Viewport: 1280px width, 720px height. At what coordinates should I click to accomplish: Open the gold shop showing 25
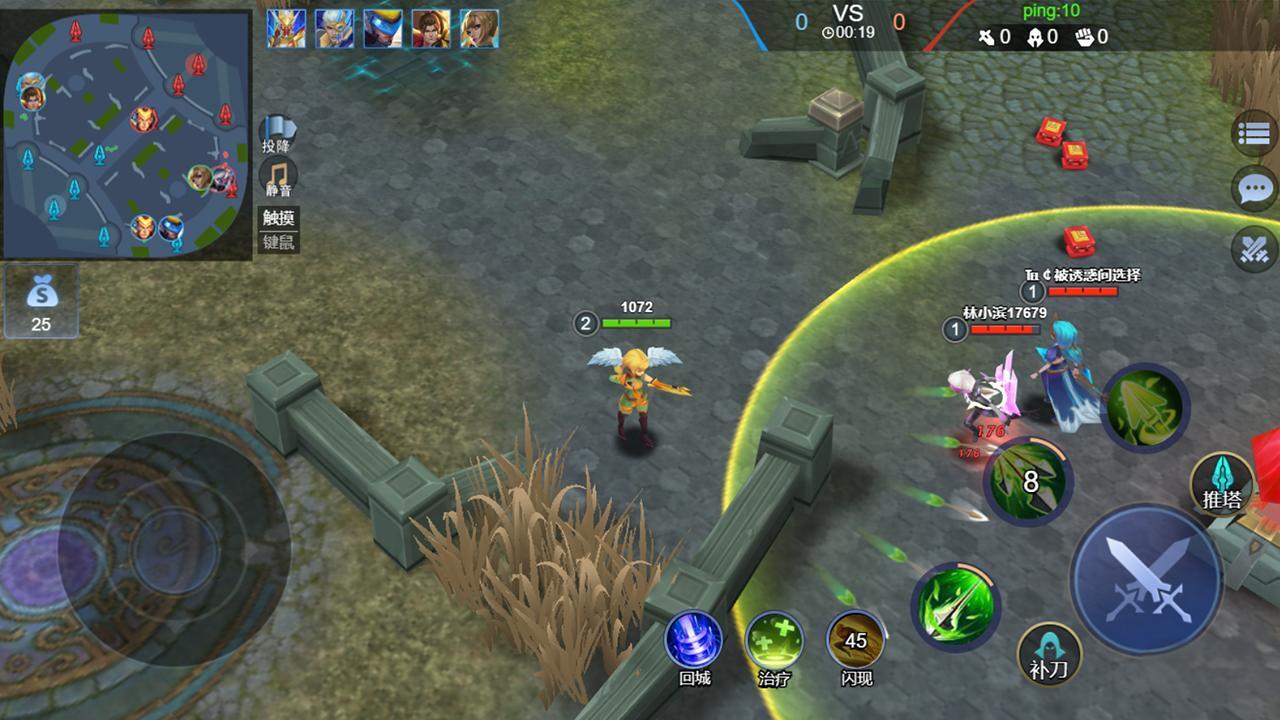coord(41,301)
